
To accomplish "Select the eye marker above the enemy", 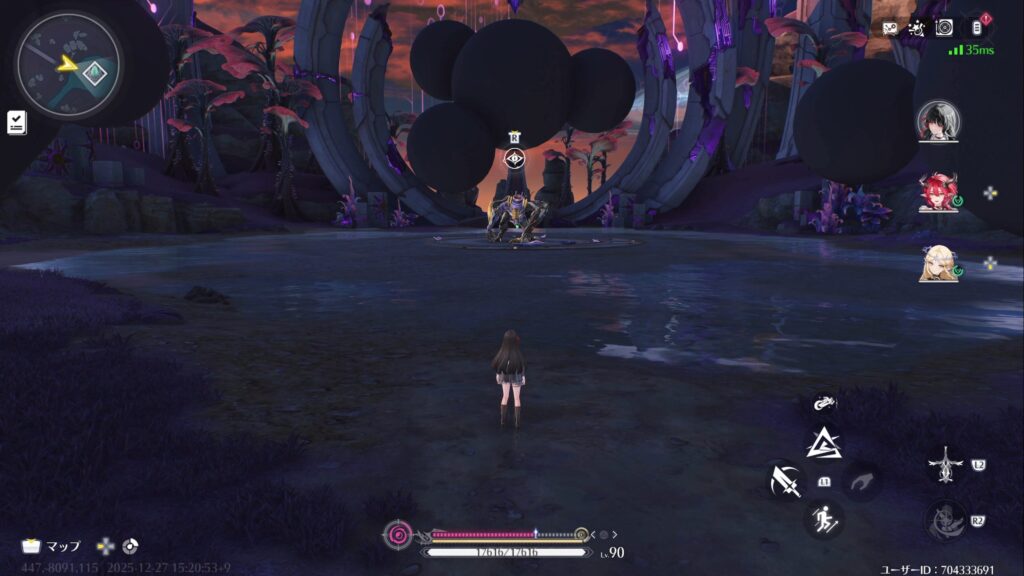I will (514, 157).
